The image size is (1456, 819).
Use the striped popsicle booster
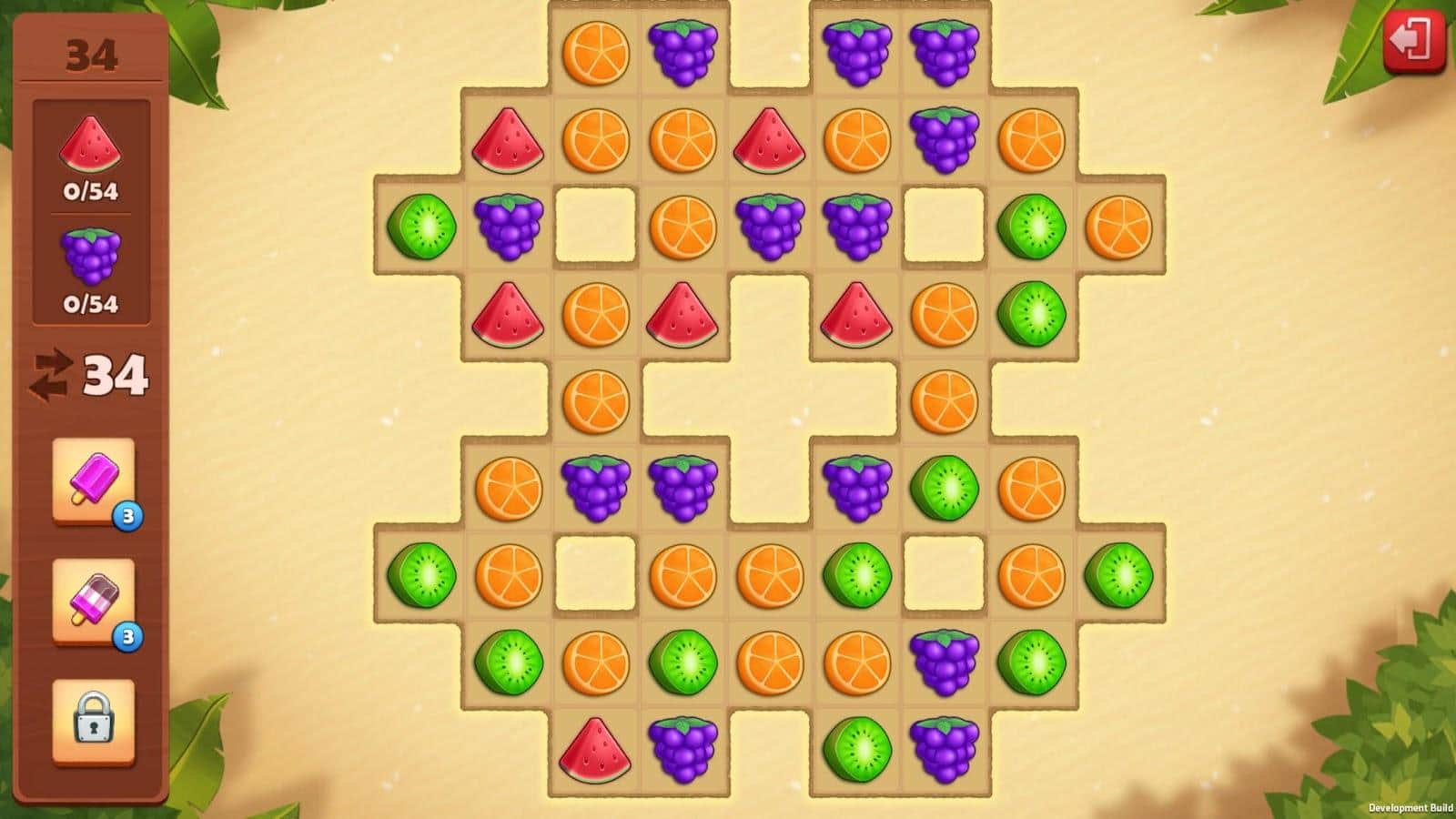point(93,601)
